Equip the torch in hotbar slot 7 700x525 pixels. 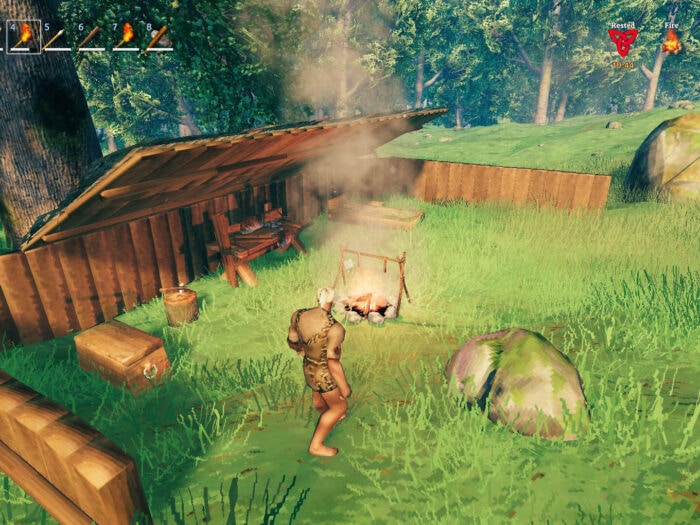tap(125, 37)
